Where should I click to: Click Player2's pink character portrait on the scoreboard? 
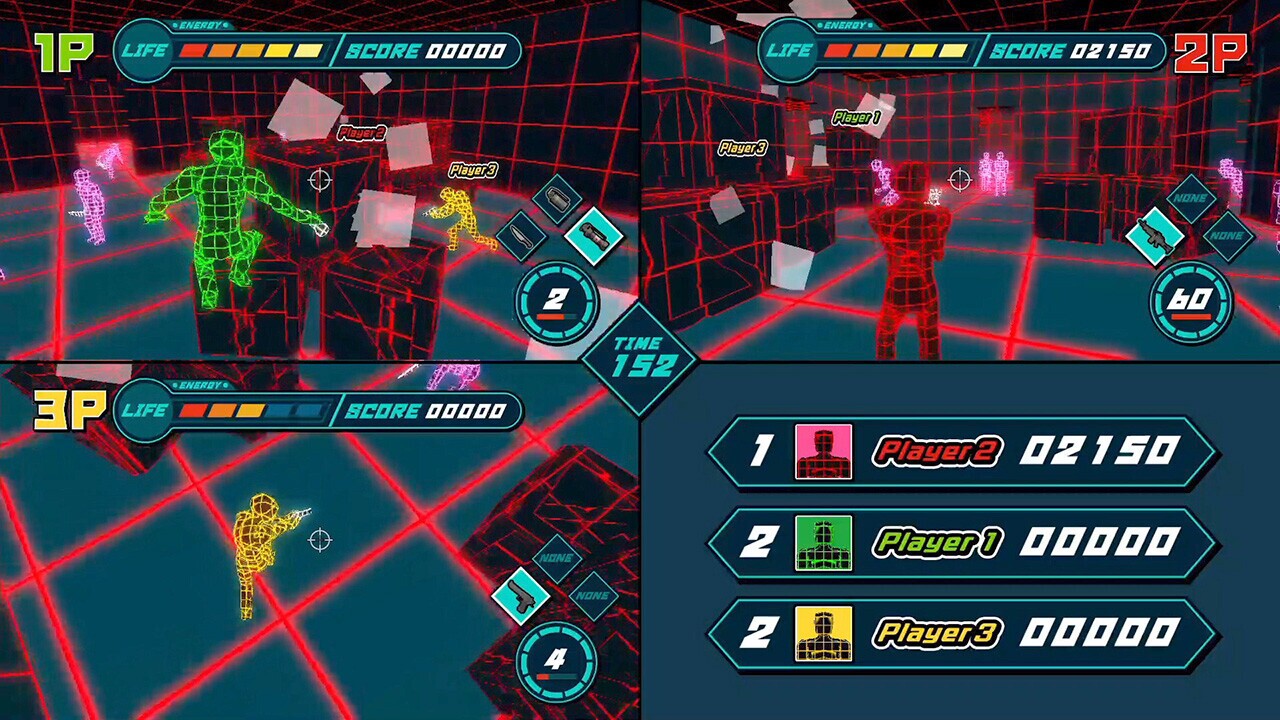[822, 451]
